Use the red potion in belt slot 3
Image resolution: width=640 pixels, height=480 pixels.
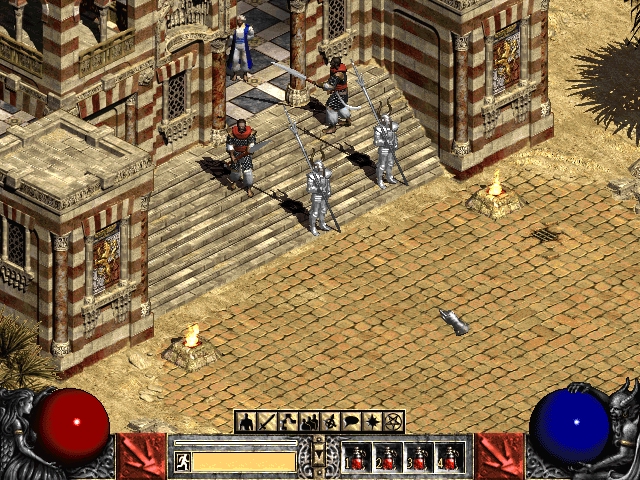click(420, 458)
